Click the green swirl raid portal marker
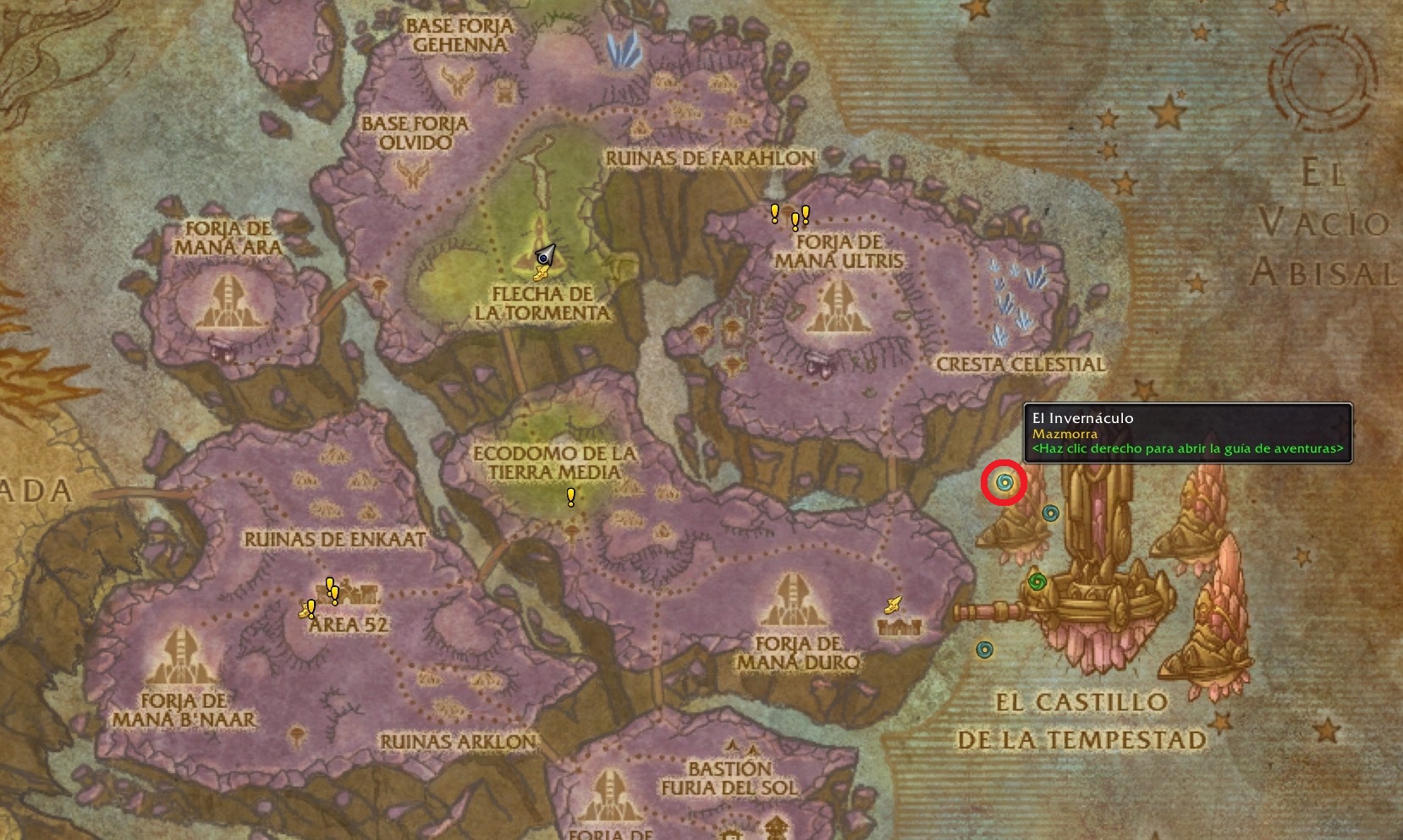The image size is (1403, 840). click(1037, 581)
